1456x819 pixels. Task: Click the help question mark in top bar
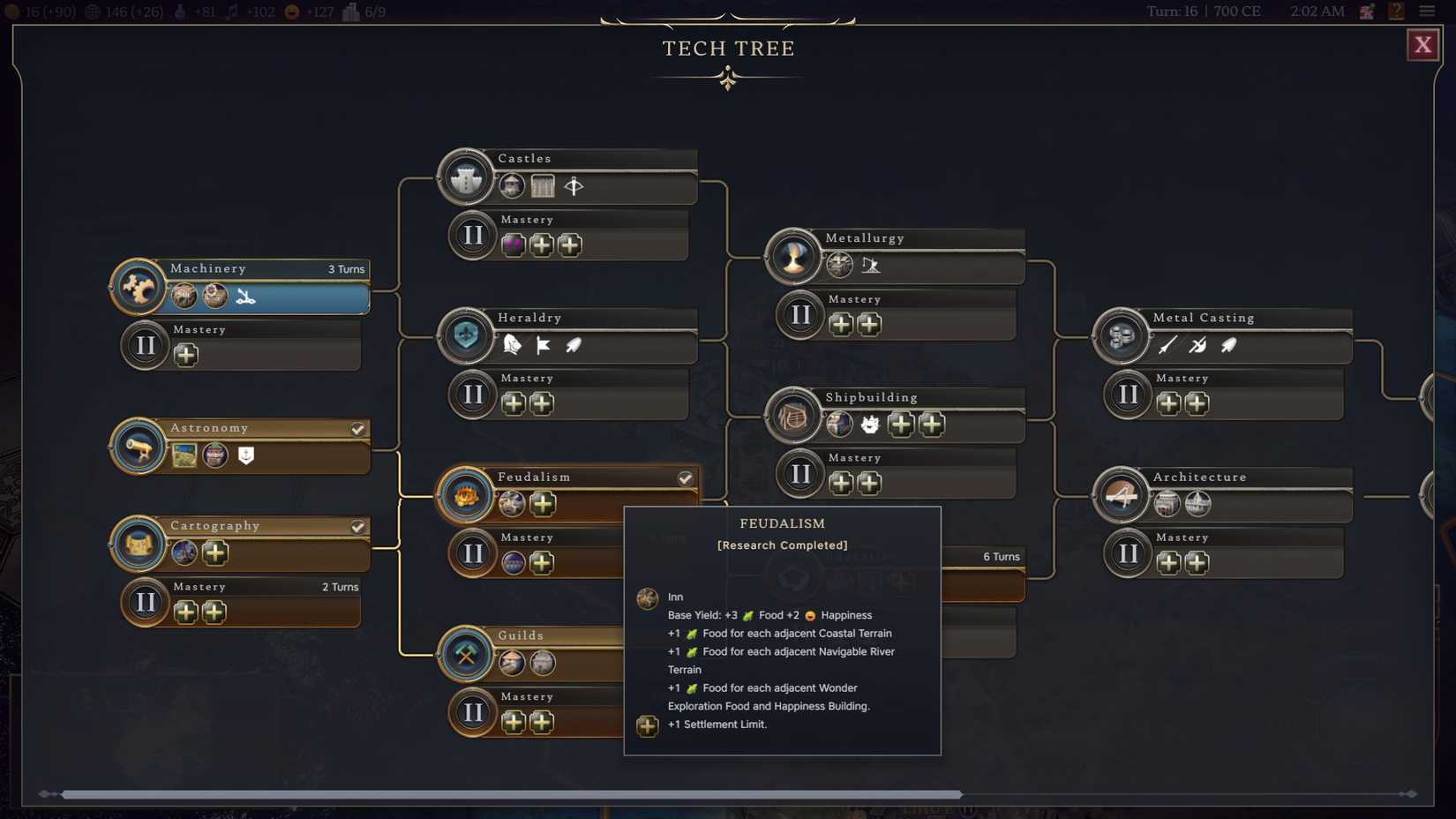[1396, 11]
